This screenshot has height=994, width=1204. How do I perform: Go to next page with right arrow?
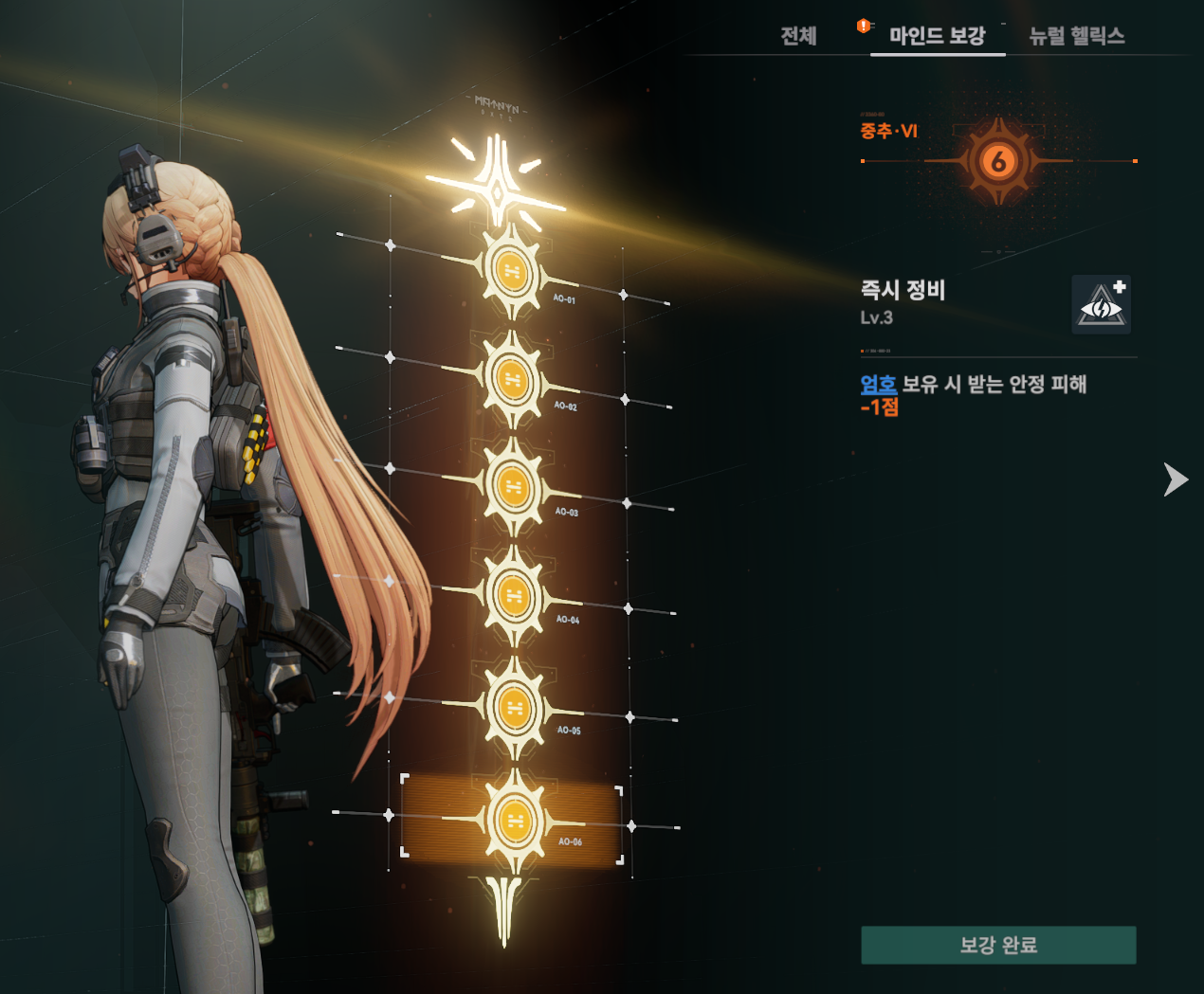(1176, 479)
